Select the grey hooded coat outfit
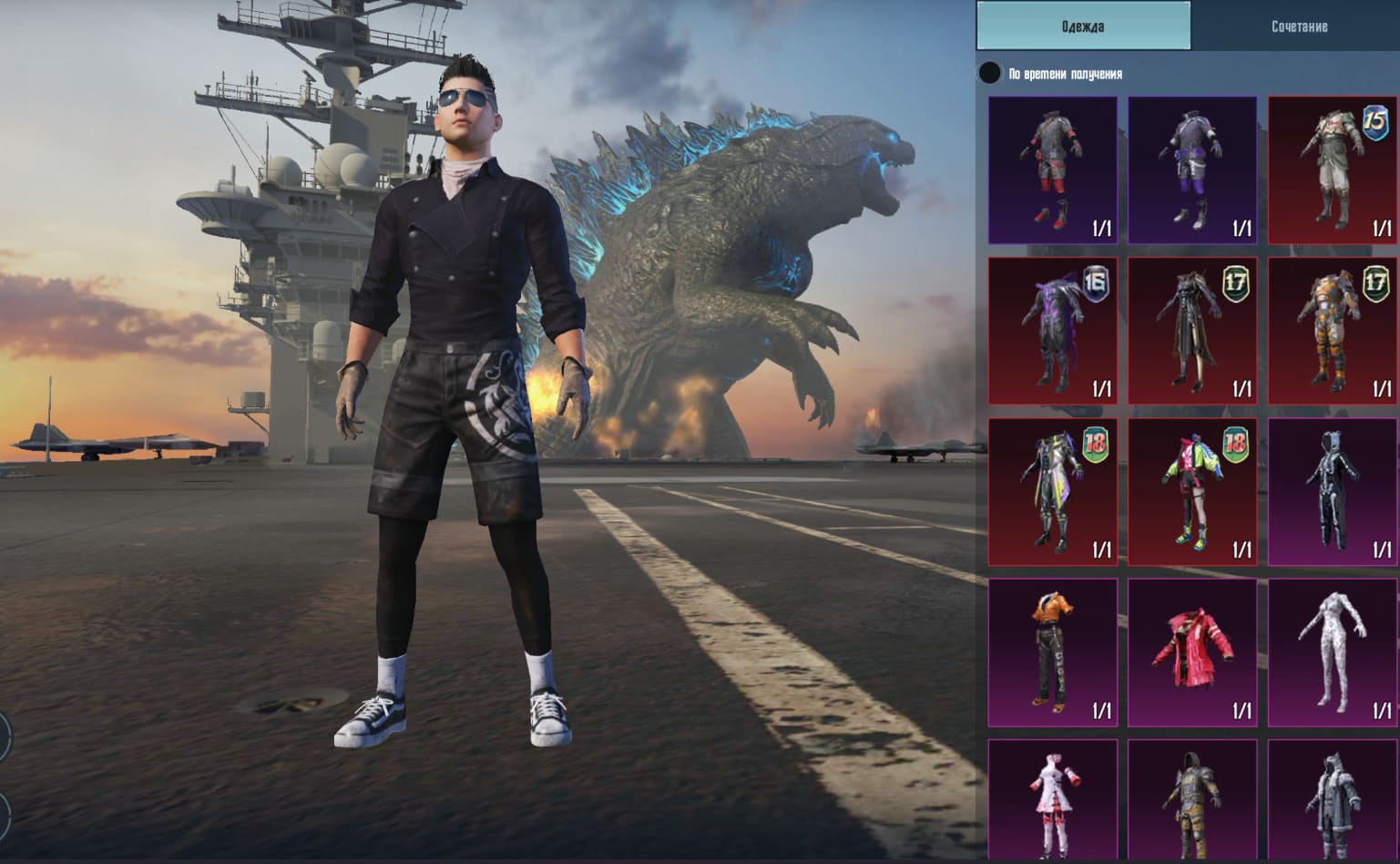This screenshot has height=864, width=1400. [x=1333, y=799]
